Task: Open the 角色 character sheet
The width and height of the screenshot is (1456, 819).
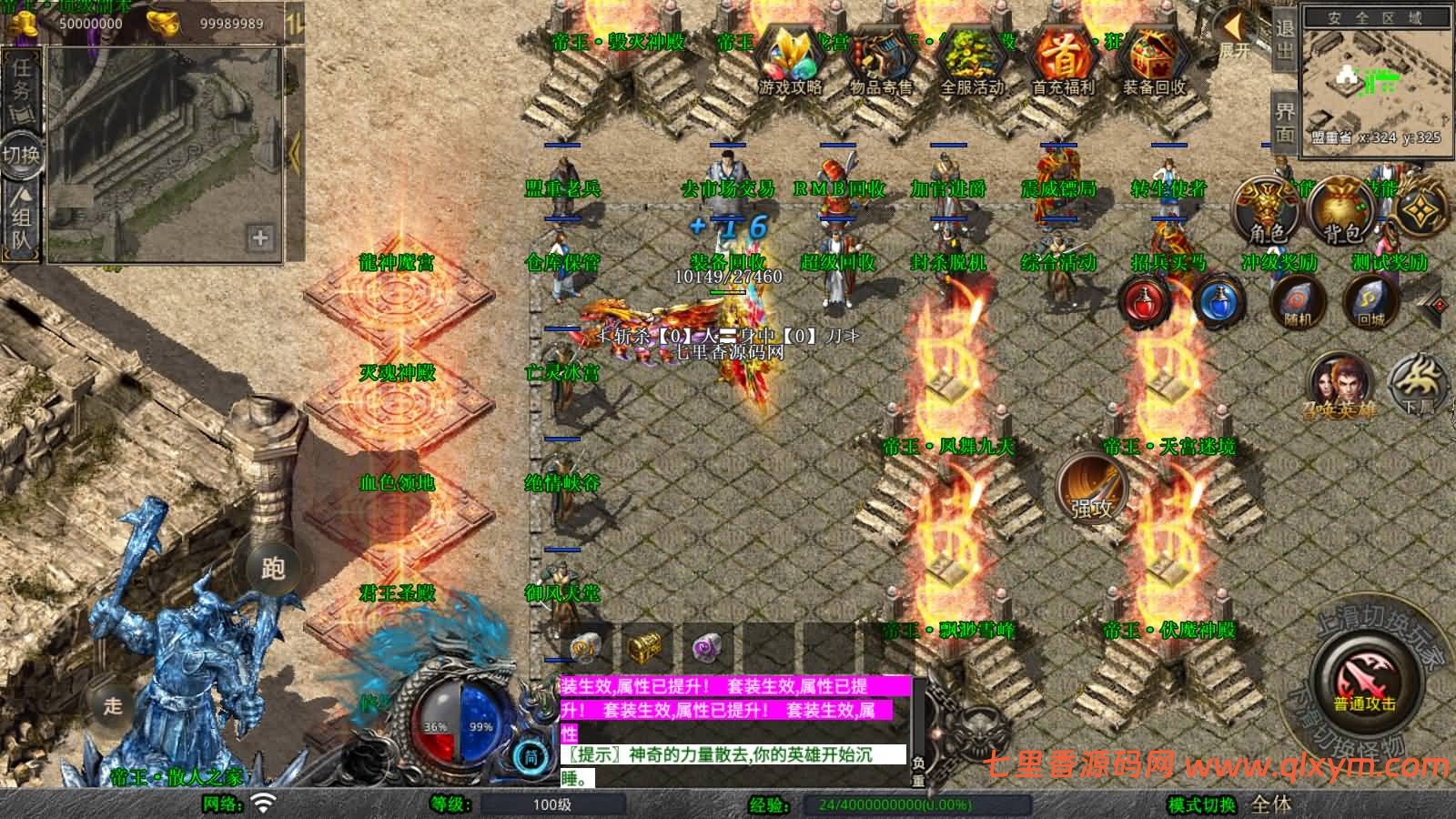Action: [x=1268, y=211]
